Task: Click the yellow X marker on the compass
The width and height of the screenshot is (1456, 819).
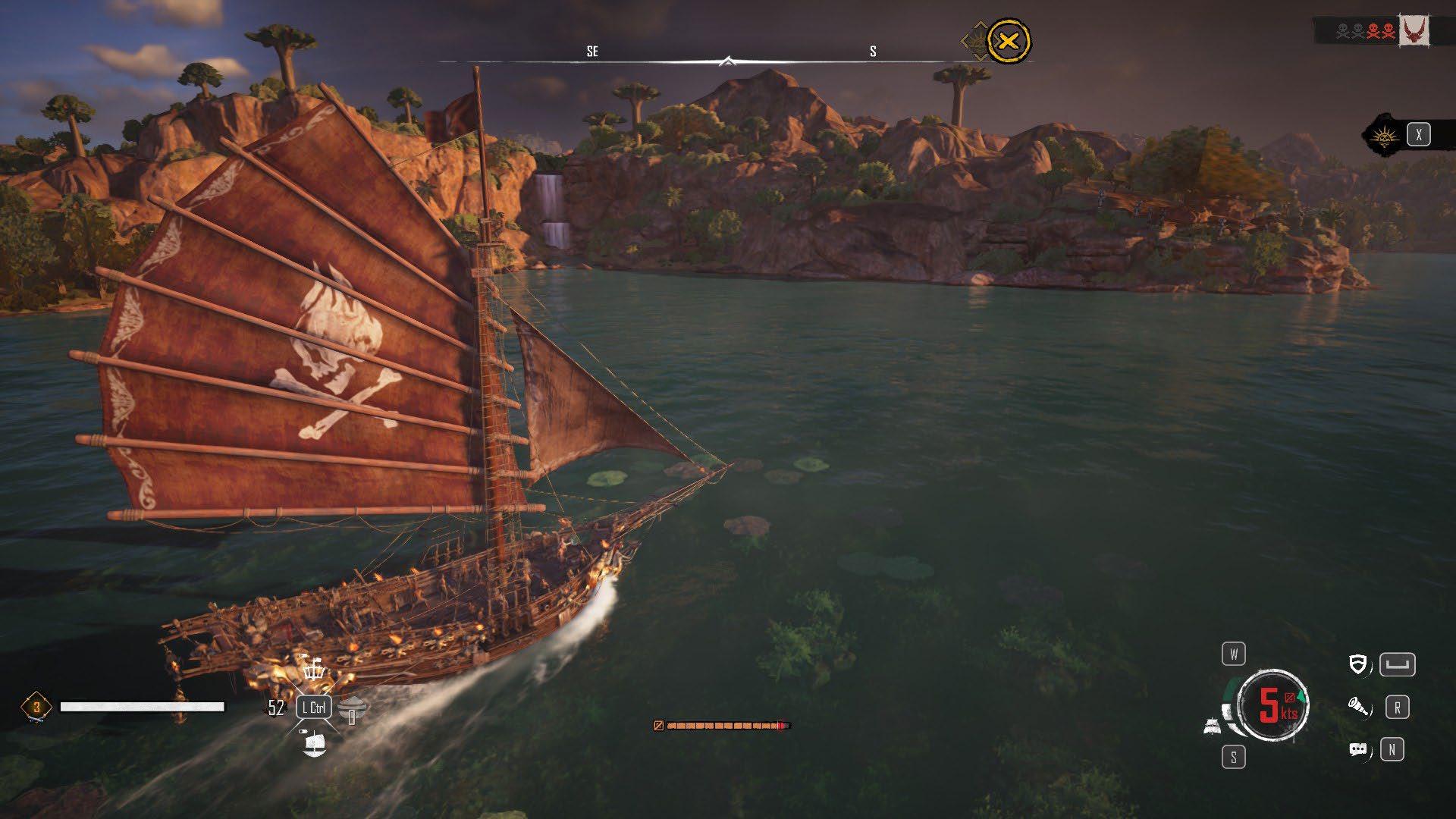Action: [x=1008, y=41]
